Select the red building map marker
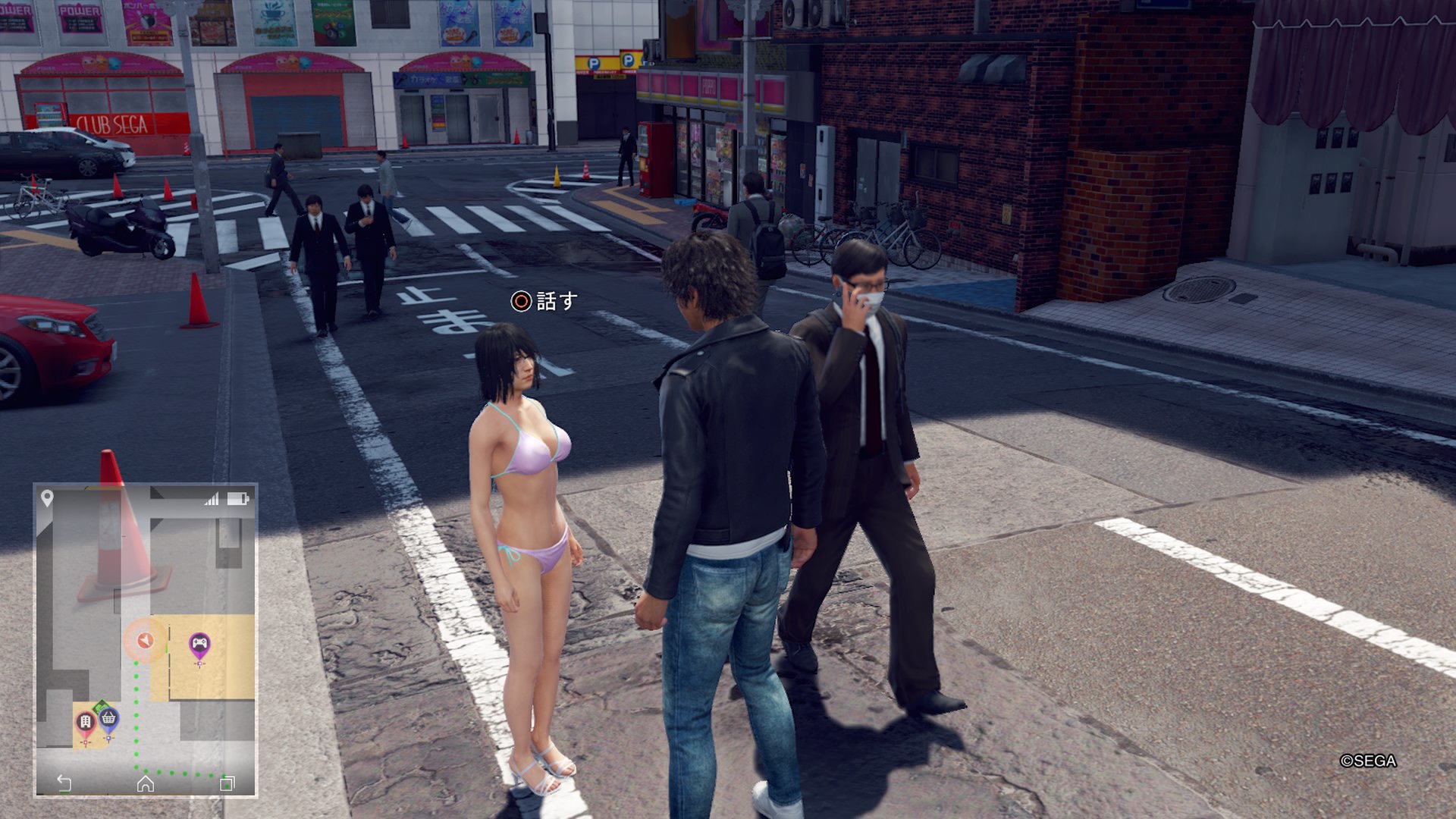1456x819 pixels. pyautogui.click(x=86, y=722)
